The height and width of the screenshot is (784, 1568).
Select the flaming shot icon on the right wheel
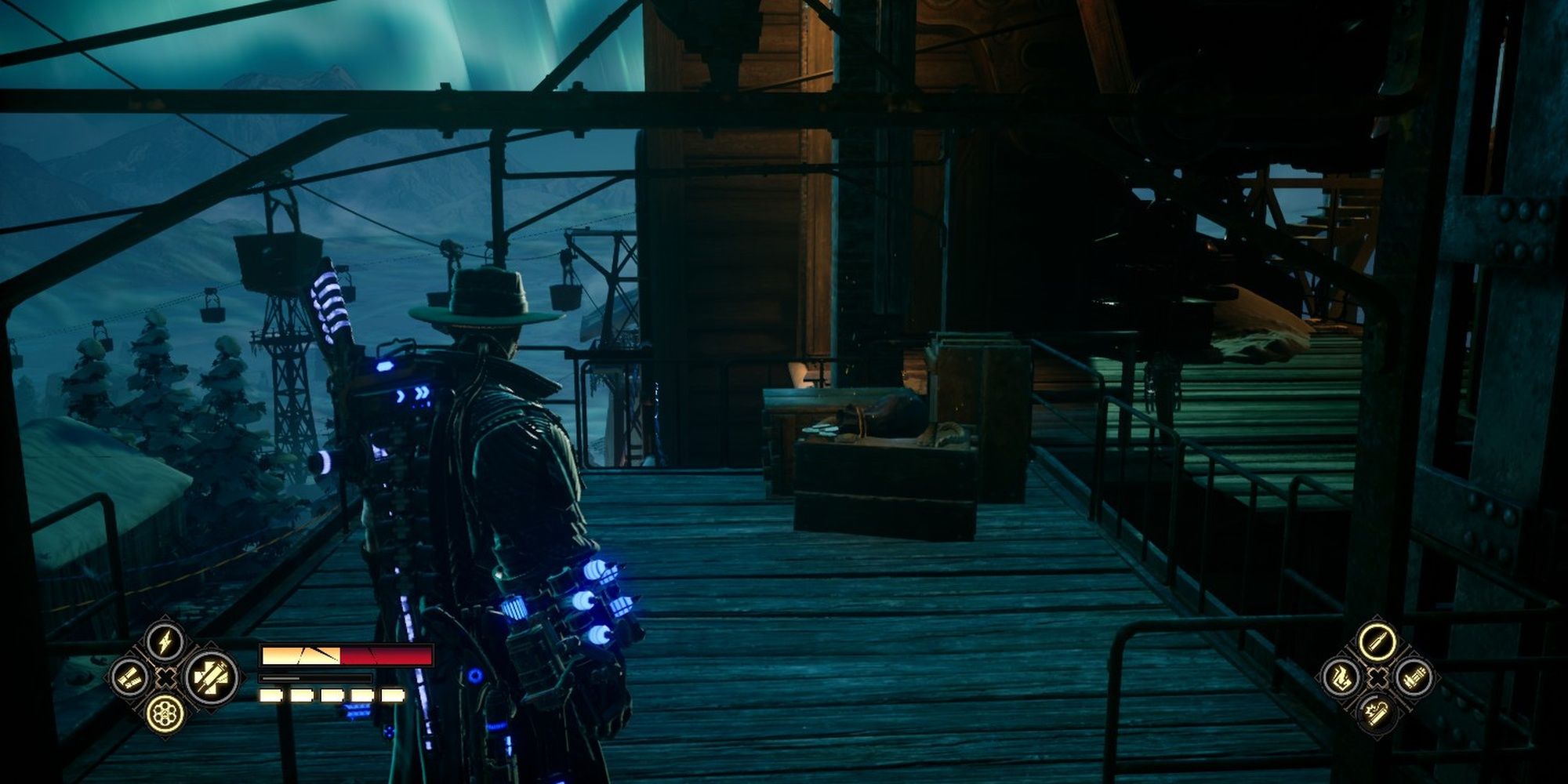pos(1341,679)
